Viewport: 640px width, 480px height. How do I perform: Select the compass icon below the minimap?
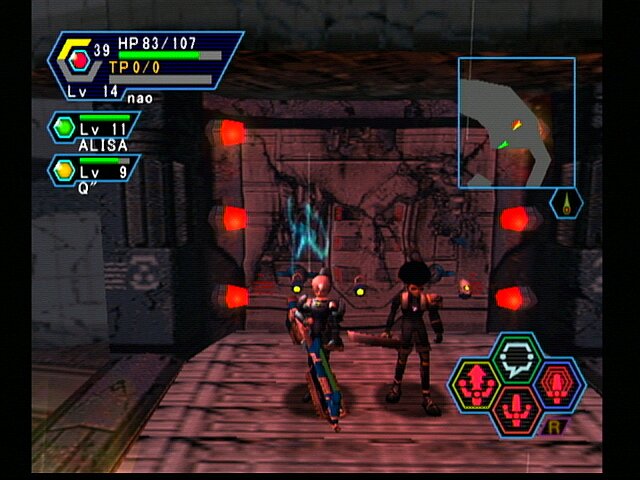[566, 205]
